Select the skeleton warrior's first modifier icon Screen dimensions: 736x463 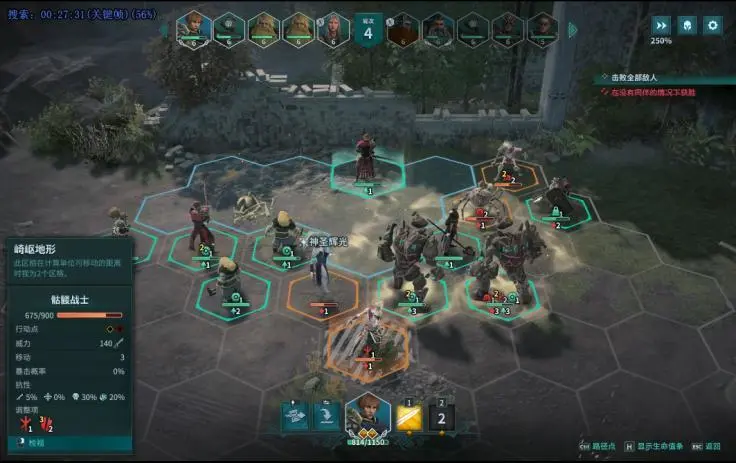pos(19,424)
